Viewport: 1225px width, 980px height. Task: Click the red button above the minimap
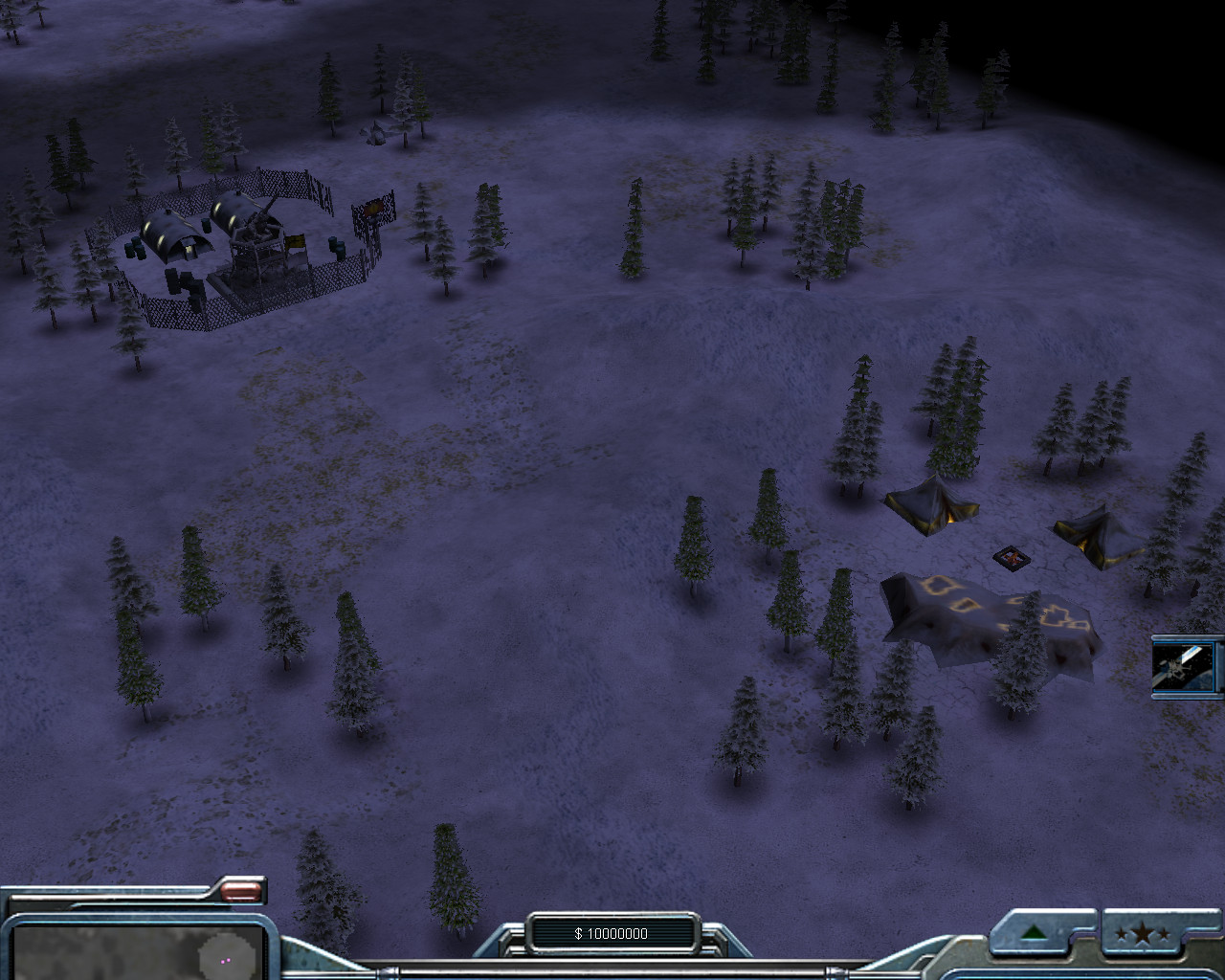point(241,891)
